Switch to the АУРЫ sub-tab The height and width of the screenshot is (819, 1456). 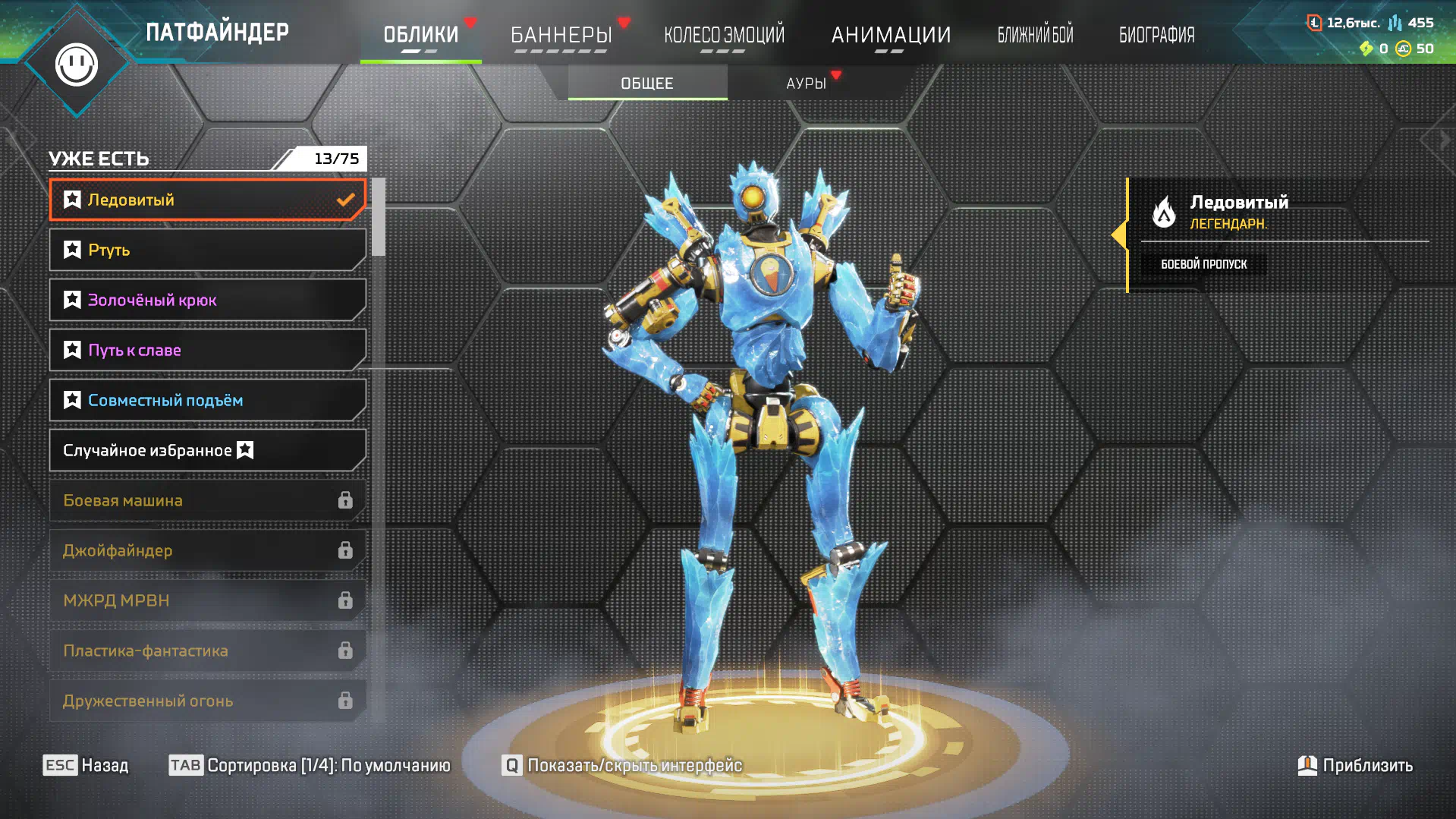click(x=806, y=83)
